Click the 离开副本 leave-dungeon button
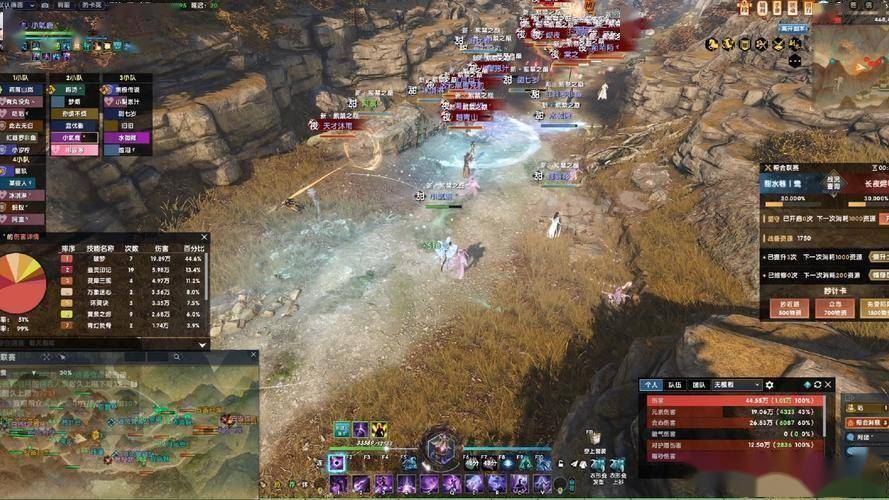Screen dimensions: 889x500 tap(792, 30)
